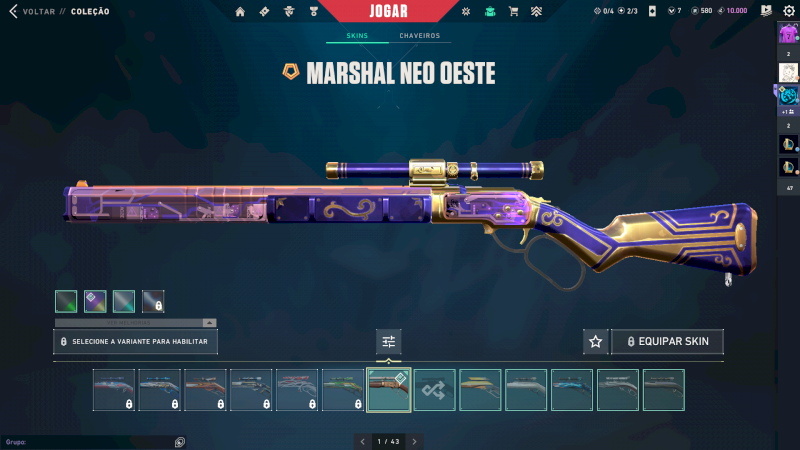Select the shuffle random skin tile
Screen dimensions: 800x450
point(435,390)
